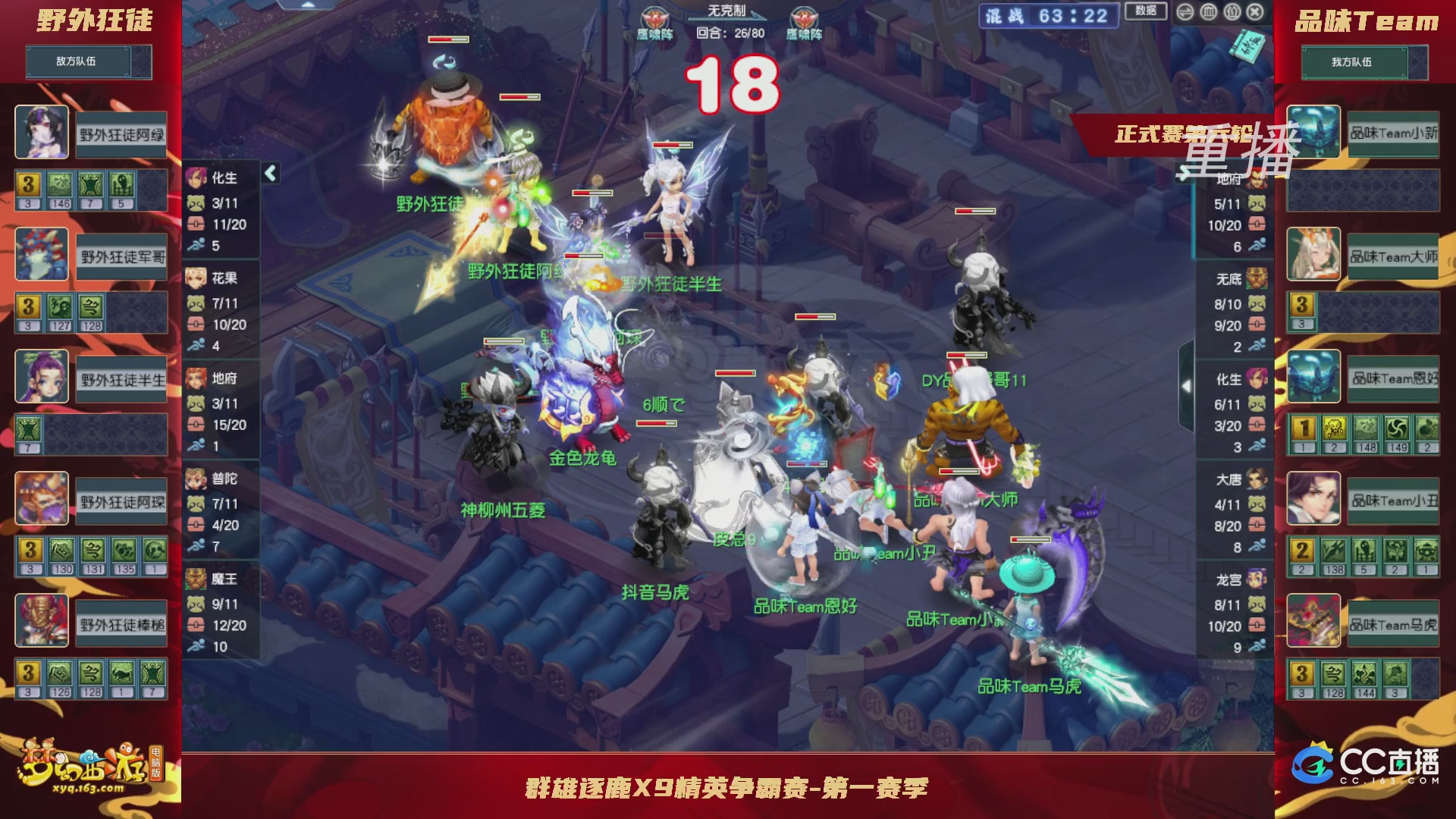Toggle the character-display icon in top toolbar

point(1232,12)
